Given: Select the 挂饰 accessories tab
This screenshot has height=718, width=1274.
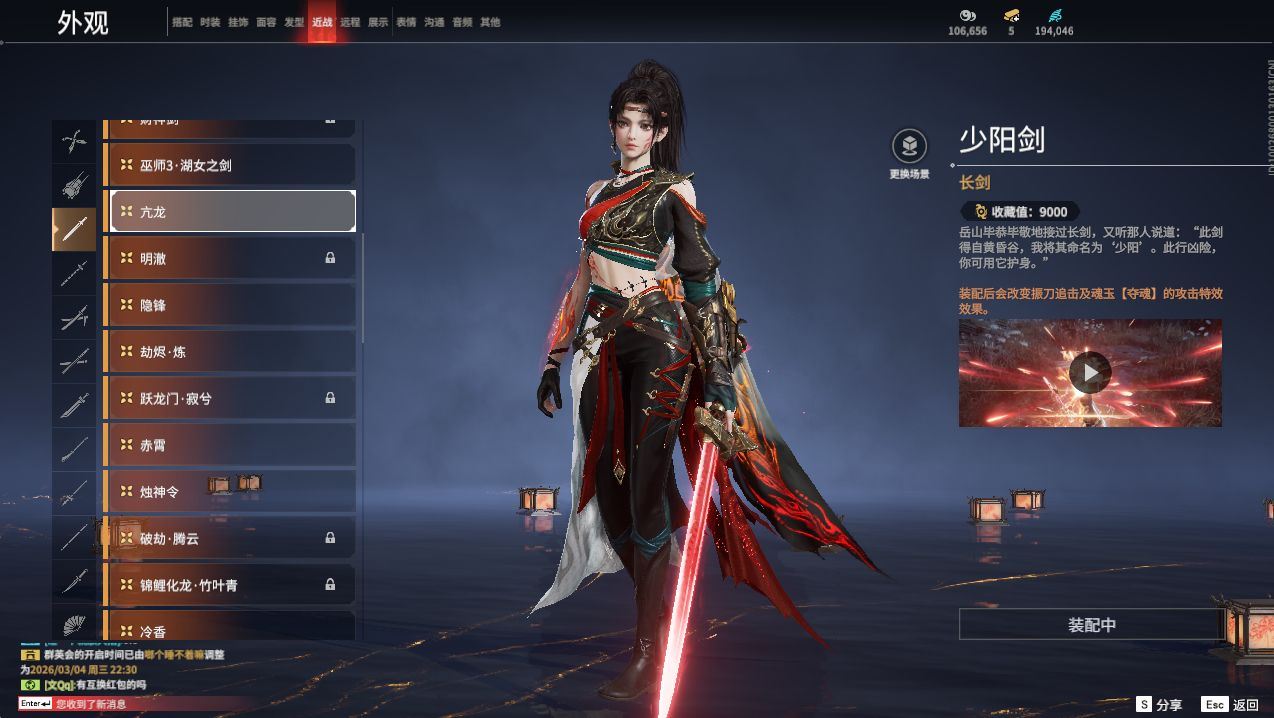Looking at the screenshot, I should [x=238, y=22].
